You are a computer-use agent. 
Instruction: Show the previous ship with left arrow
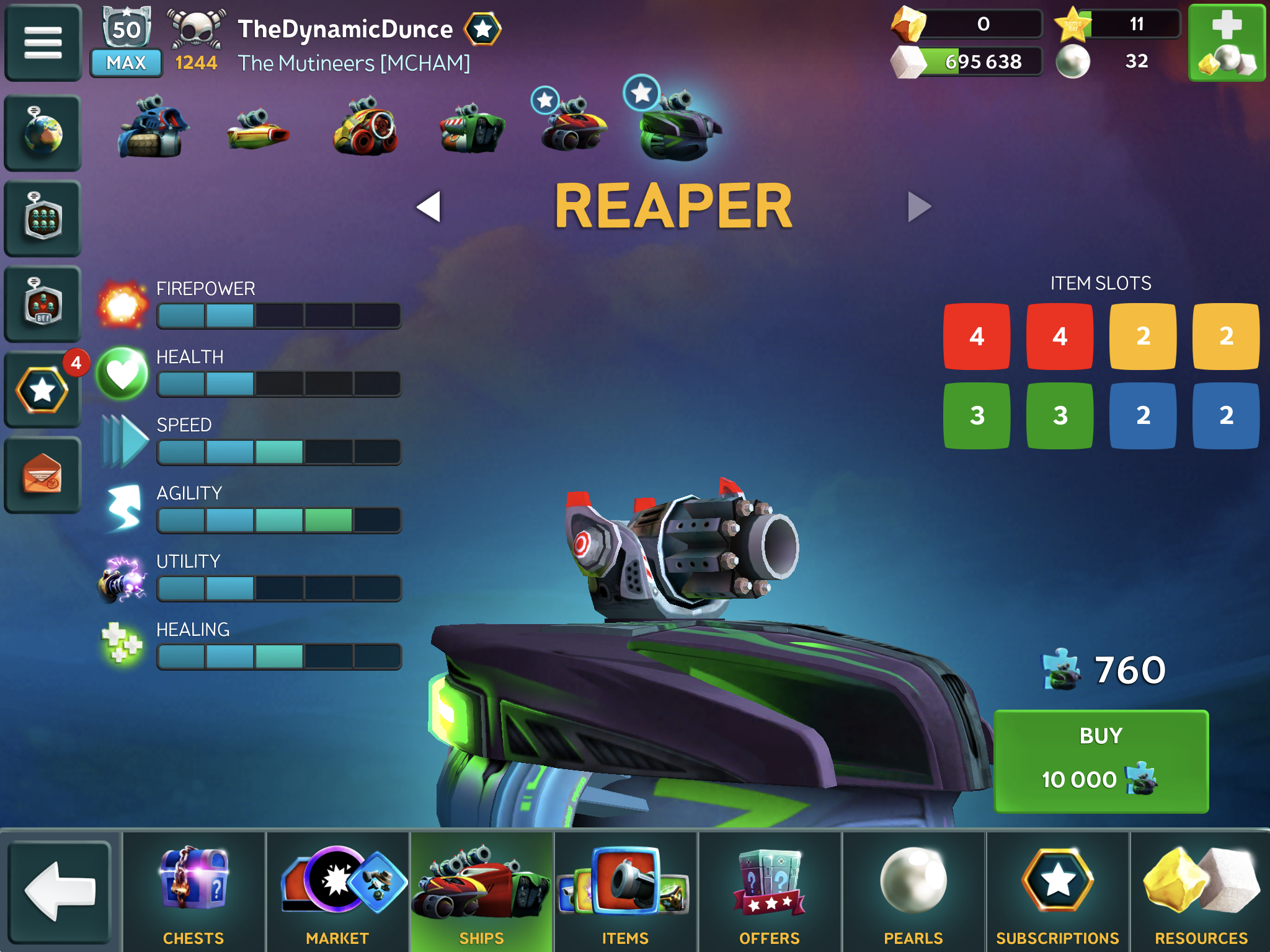tap(429, 206)
